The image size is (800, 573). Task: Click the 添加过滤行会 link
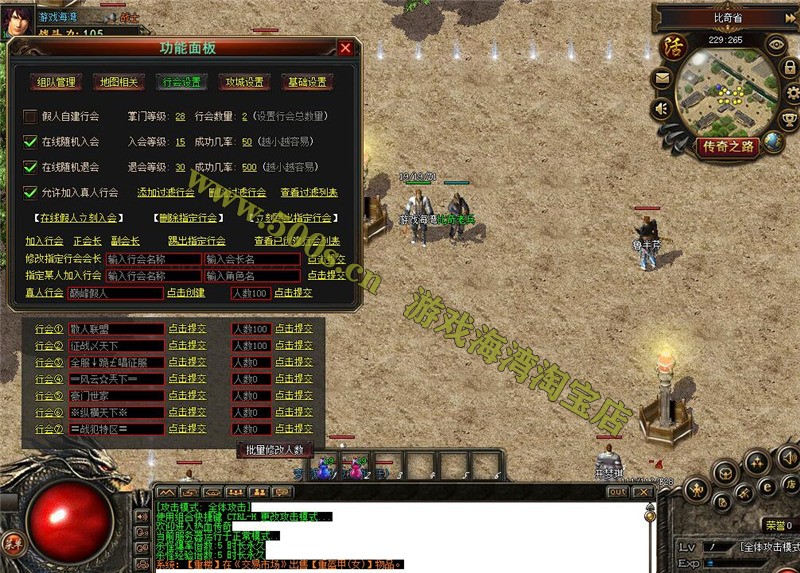tap(166, 192)
